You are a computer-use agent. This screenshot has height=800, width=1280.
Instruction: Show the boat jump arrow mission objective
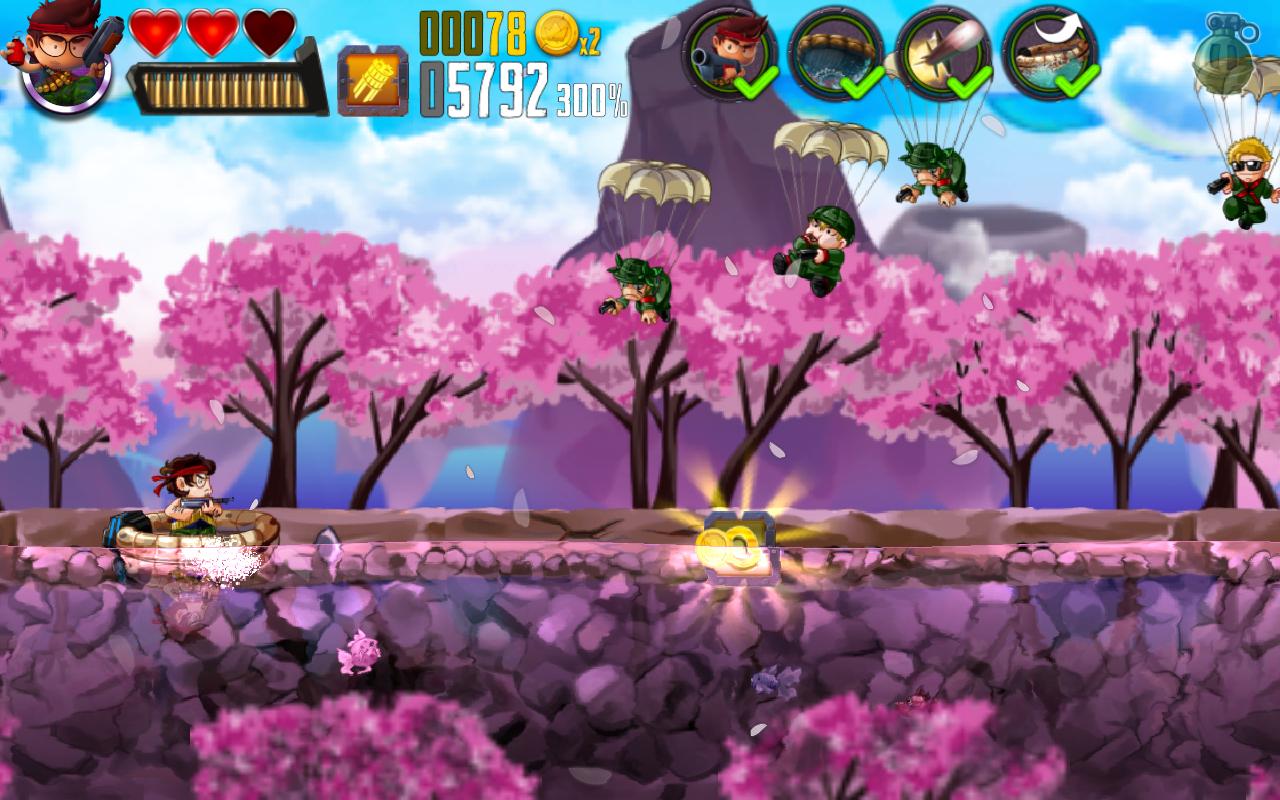pos(1049,53)
